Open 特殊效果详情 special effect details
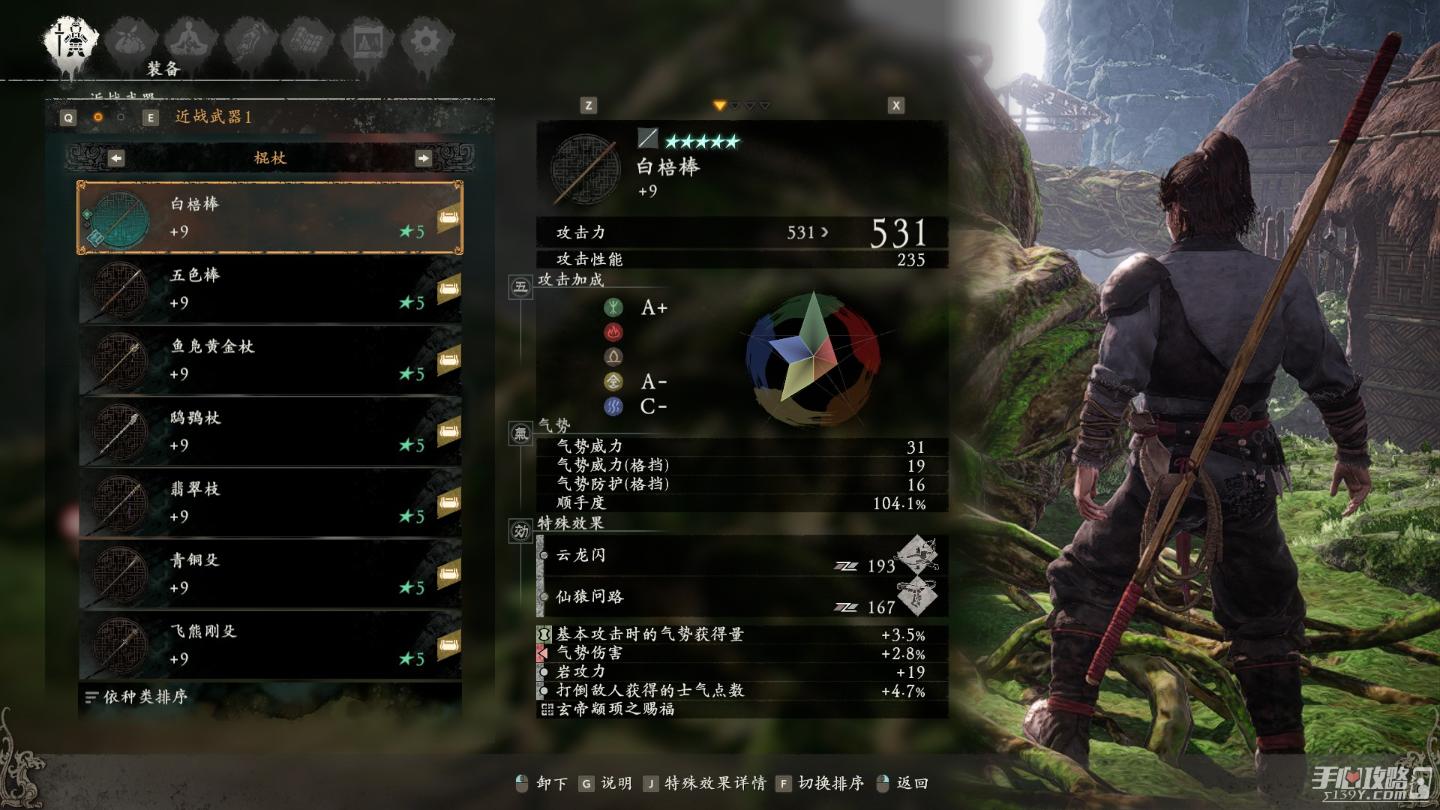 715,783
